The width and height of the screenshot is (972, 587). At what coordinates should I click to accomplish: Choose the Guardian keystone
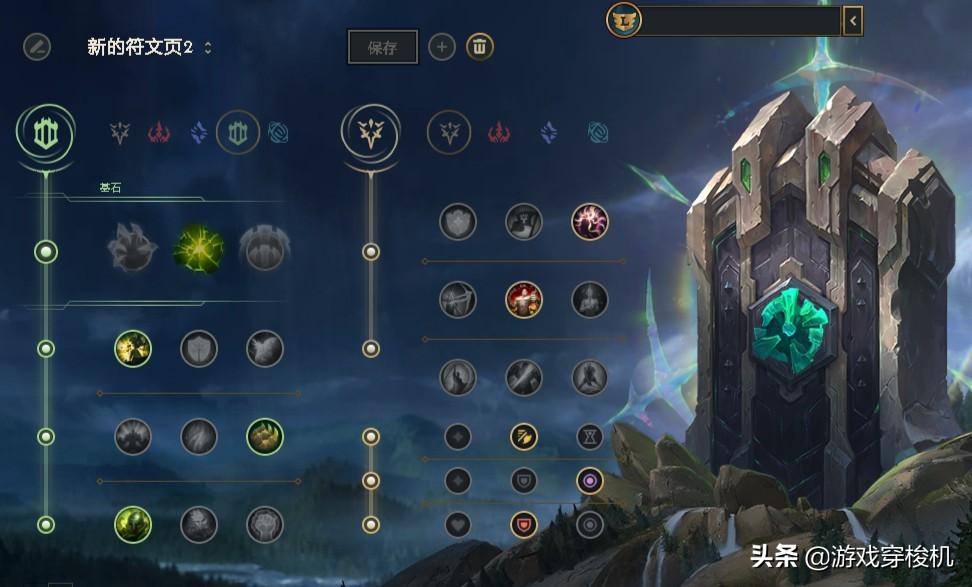tap(265, 248)
